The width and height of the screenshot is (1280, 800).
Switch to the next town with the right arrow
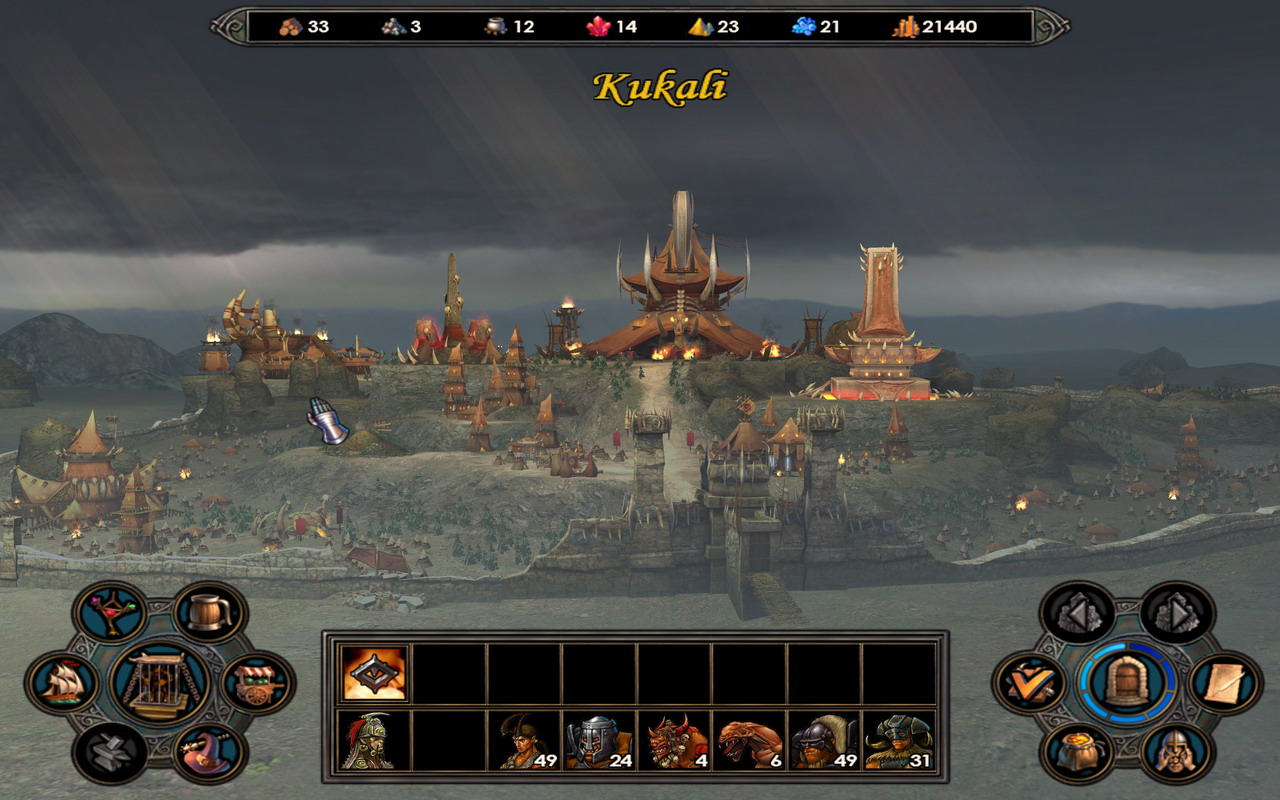pyautogui.click(x=1177, y=612)
